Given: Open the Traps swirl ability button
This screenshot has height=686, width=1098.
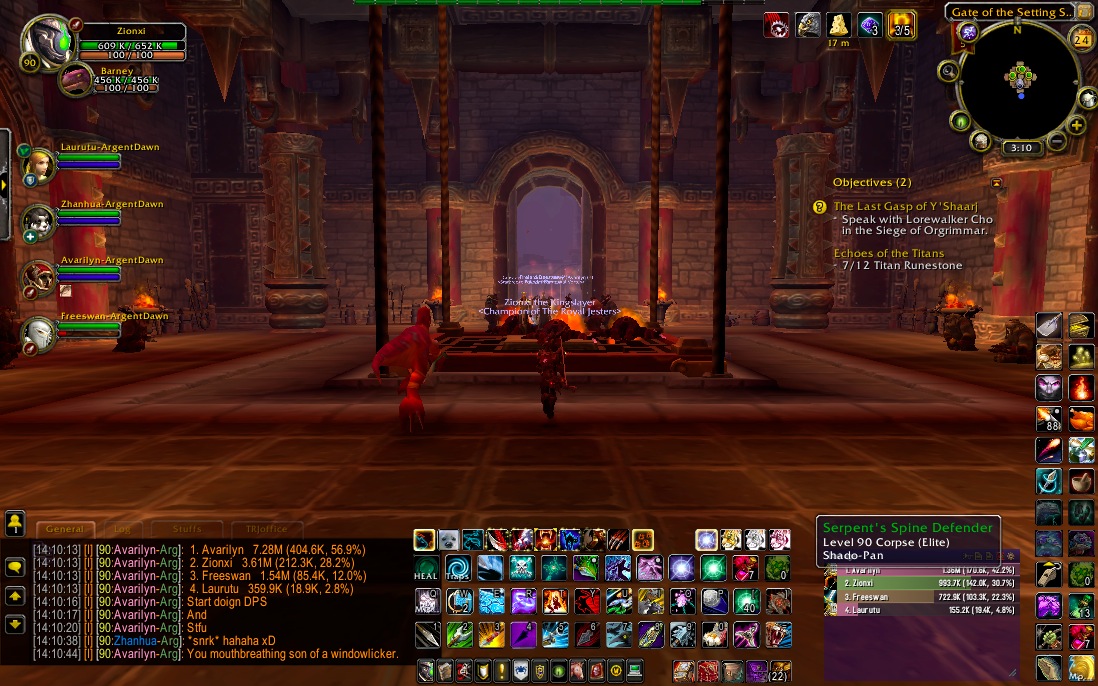Looking at the screenshot, I should (x=458, y=569).
